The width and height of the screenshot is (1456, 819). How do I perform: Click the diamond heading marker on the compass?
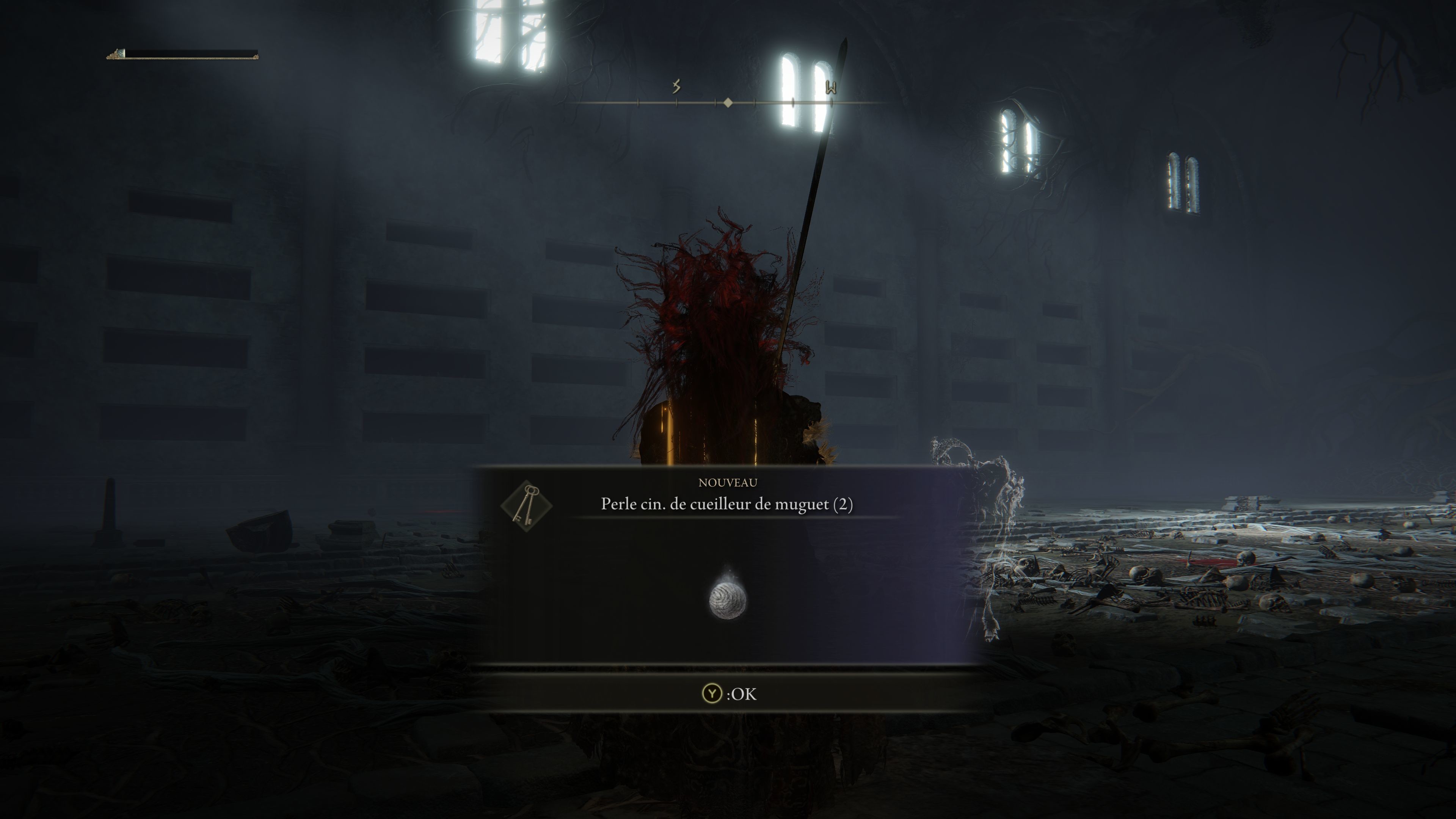point(728,103)
